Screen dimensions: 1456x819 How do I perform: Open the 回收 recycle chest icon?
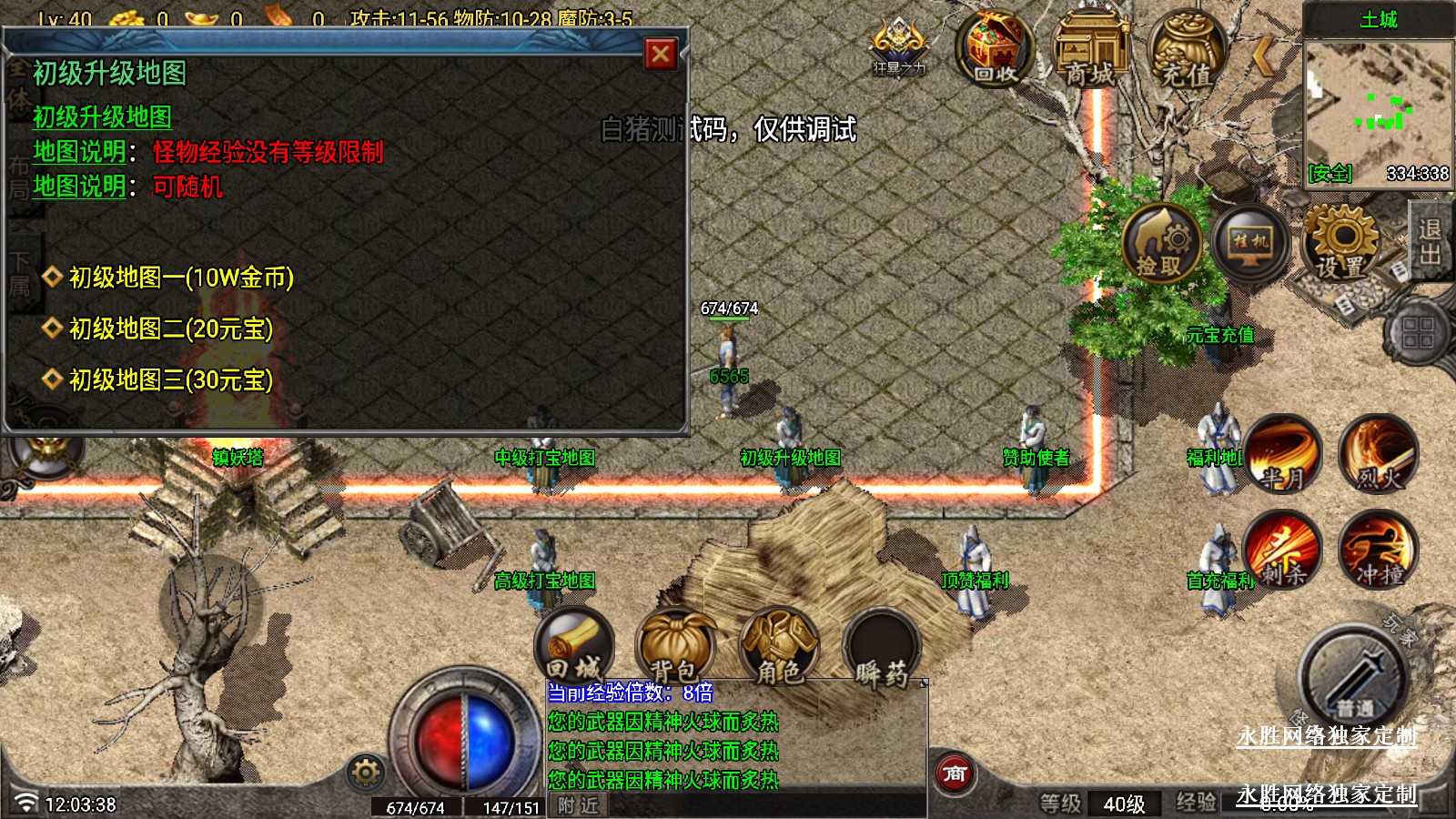point(995,48)
